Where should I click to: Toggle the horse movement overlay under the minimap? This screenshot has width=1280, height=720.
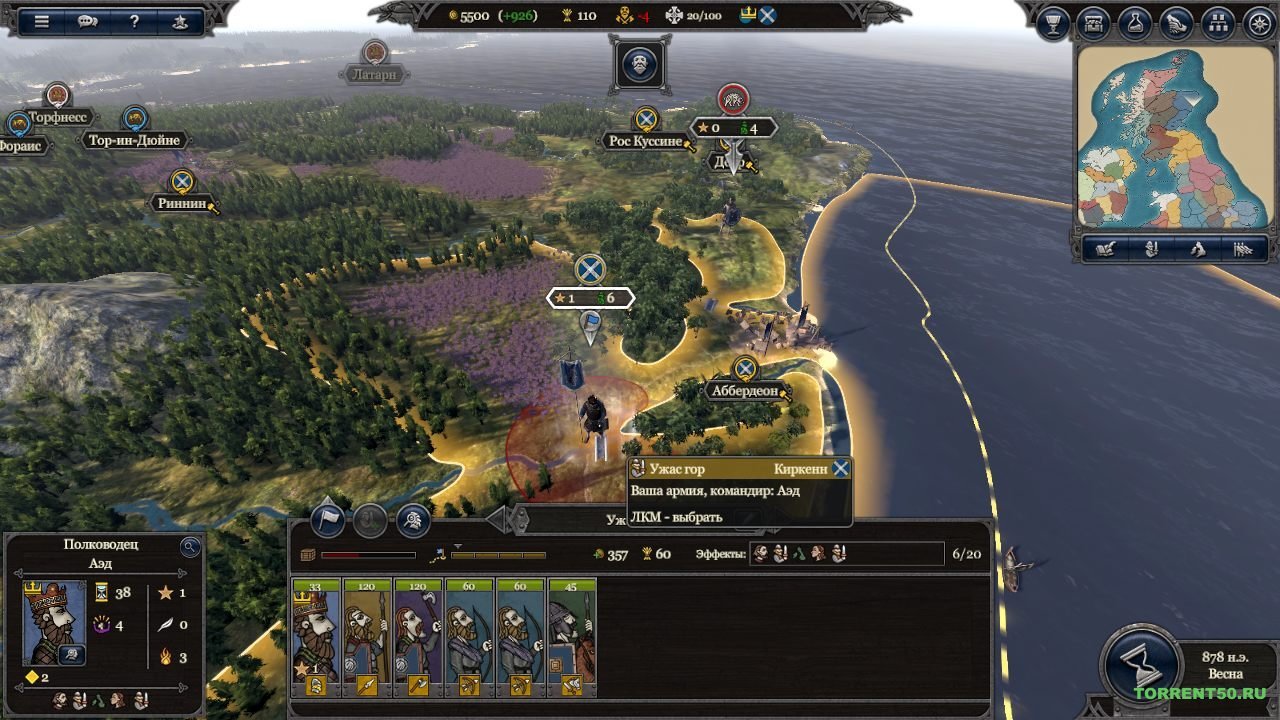point(1196,250)
